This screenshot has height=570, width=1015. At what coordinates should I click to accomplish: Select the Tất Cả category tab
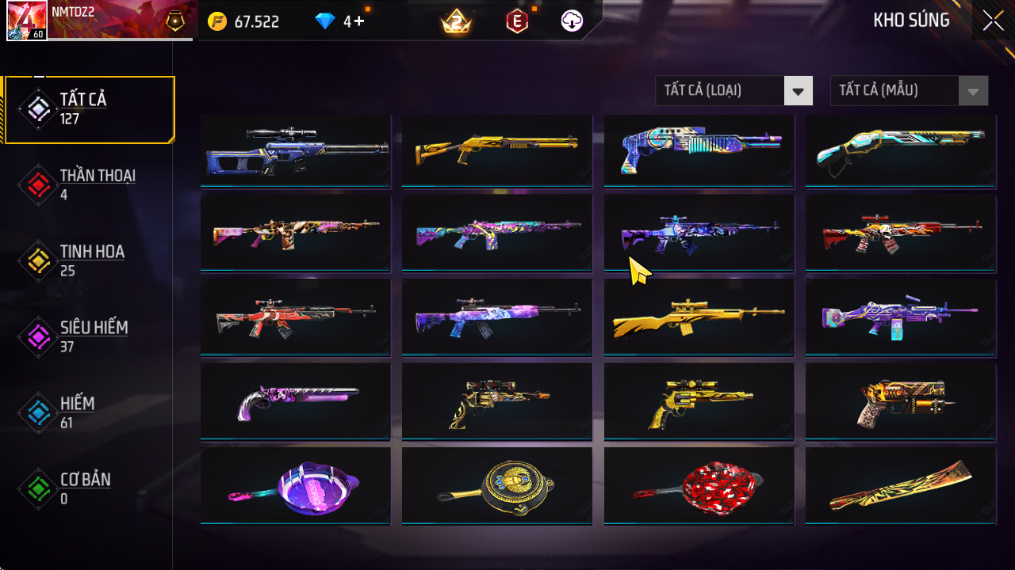(88, 109)
